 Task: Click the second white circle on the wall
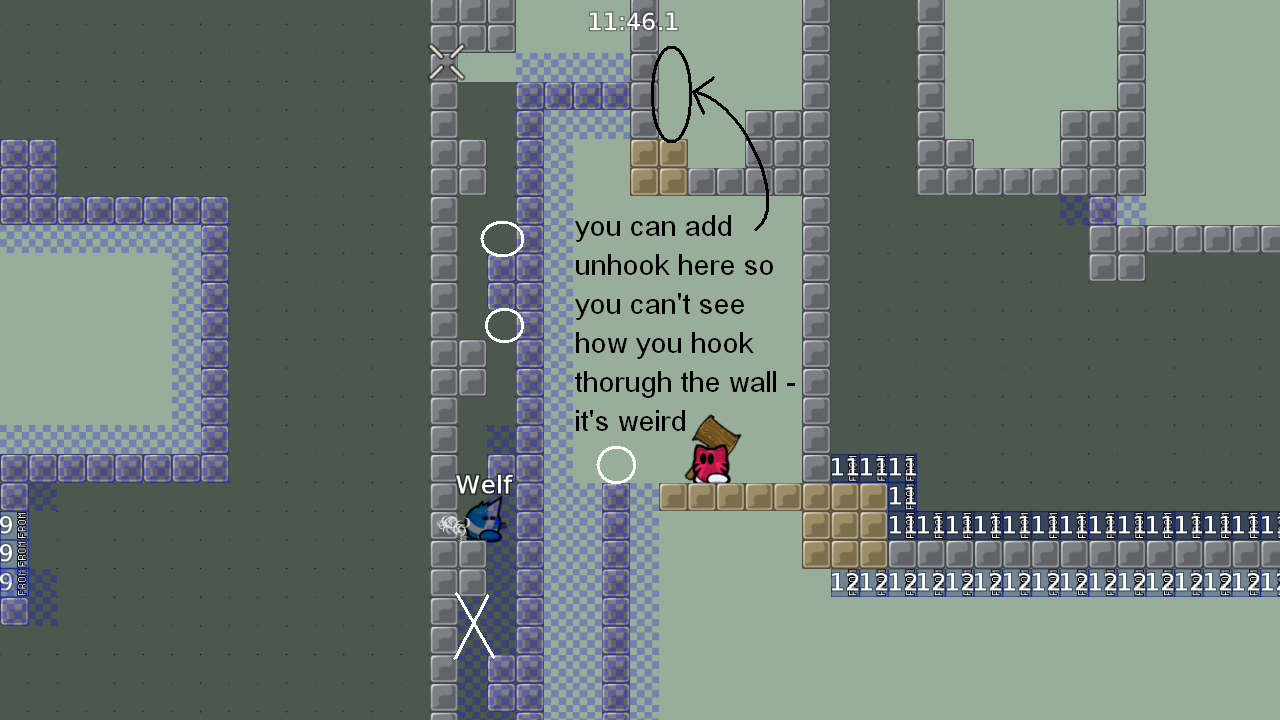pos(505,324)
